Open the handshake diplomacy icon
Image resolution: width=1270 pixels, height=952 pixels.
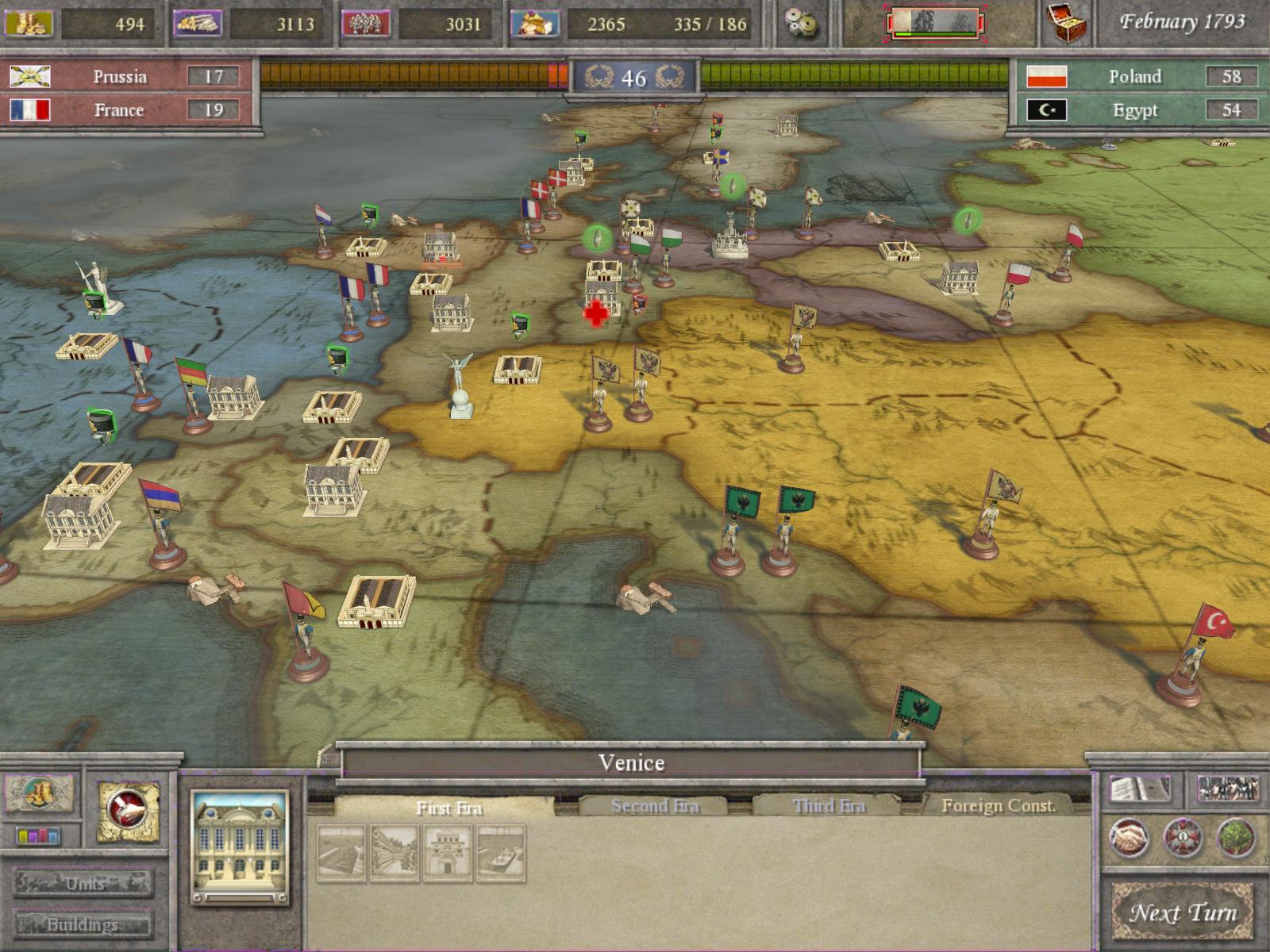(x=1128, y=838)
